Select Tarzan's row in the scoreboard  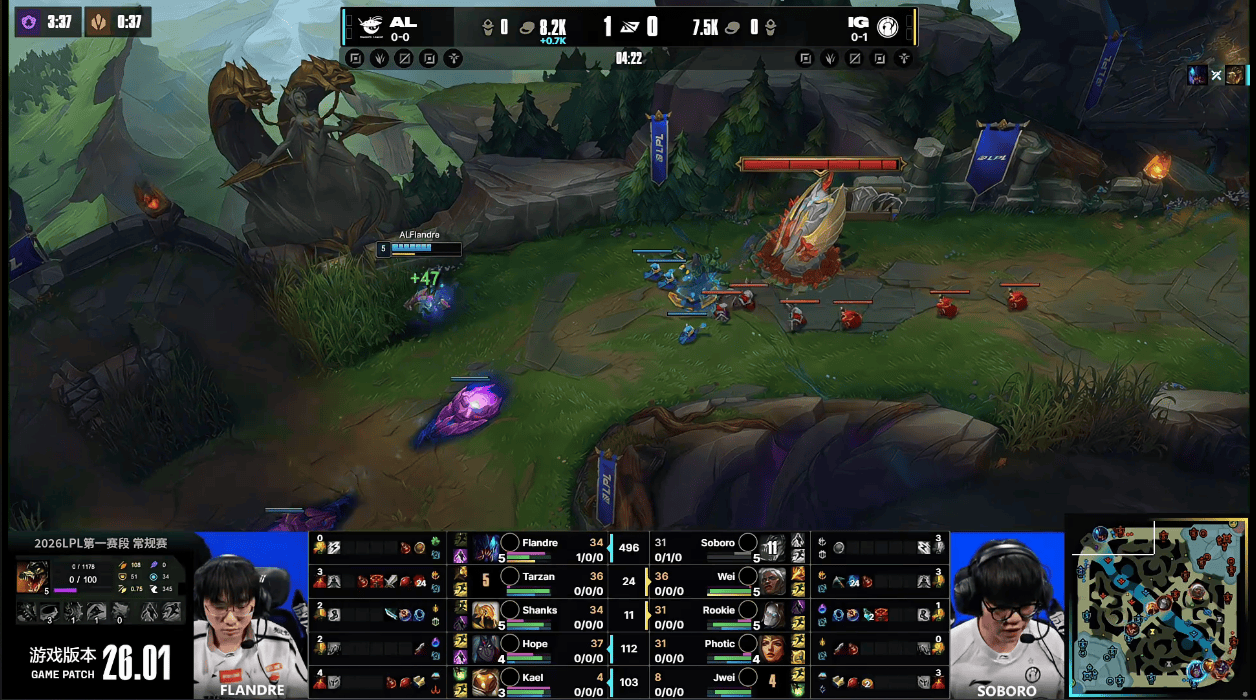coord(540,582)
